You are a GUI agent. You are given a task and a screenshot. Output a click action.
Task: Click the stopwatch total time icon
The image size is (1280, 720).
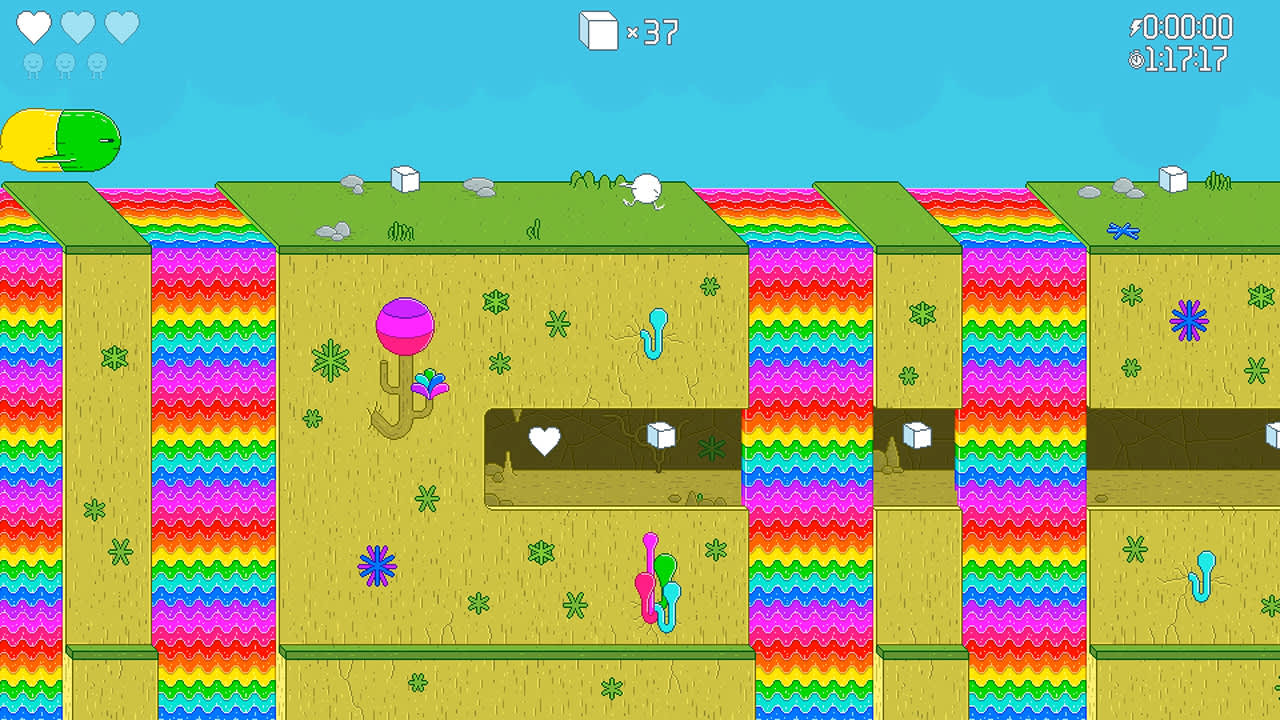[1135, 57]
